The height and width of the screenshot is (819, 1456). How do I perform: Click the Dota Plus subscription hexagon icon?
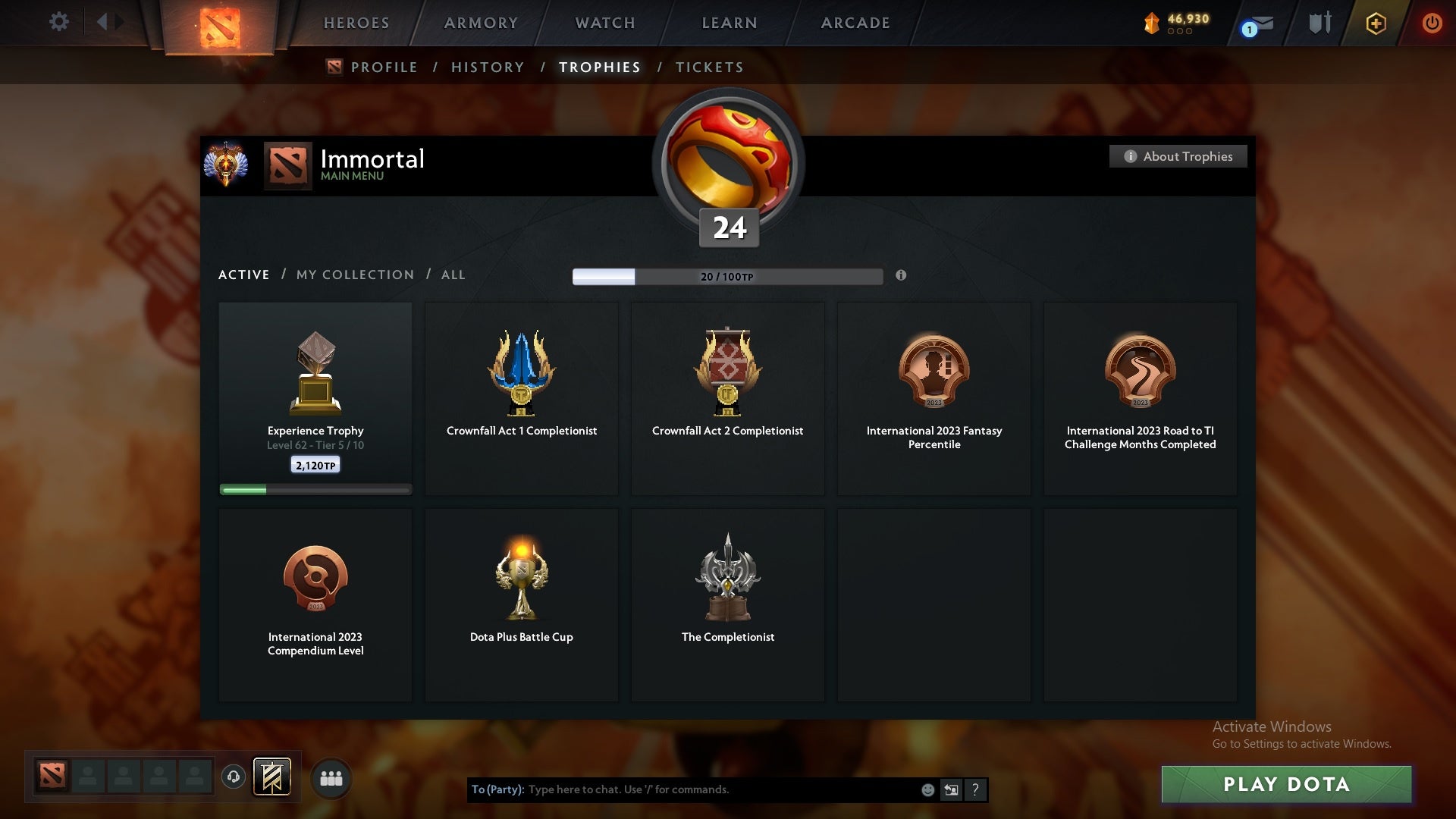click(x=1375, y=23)
